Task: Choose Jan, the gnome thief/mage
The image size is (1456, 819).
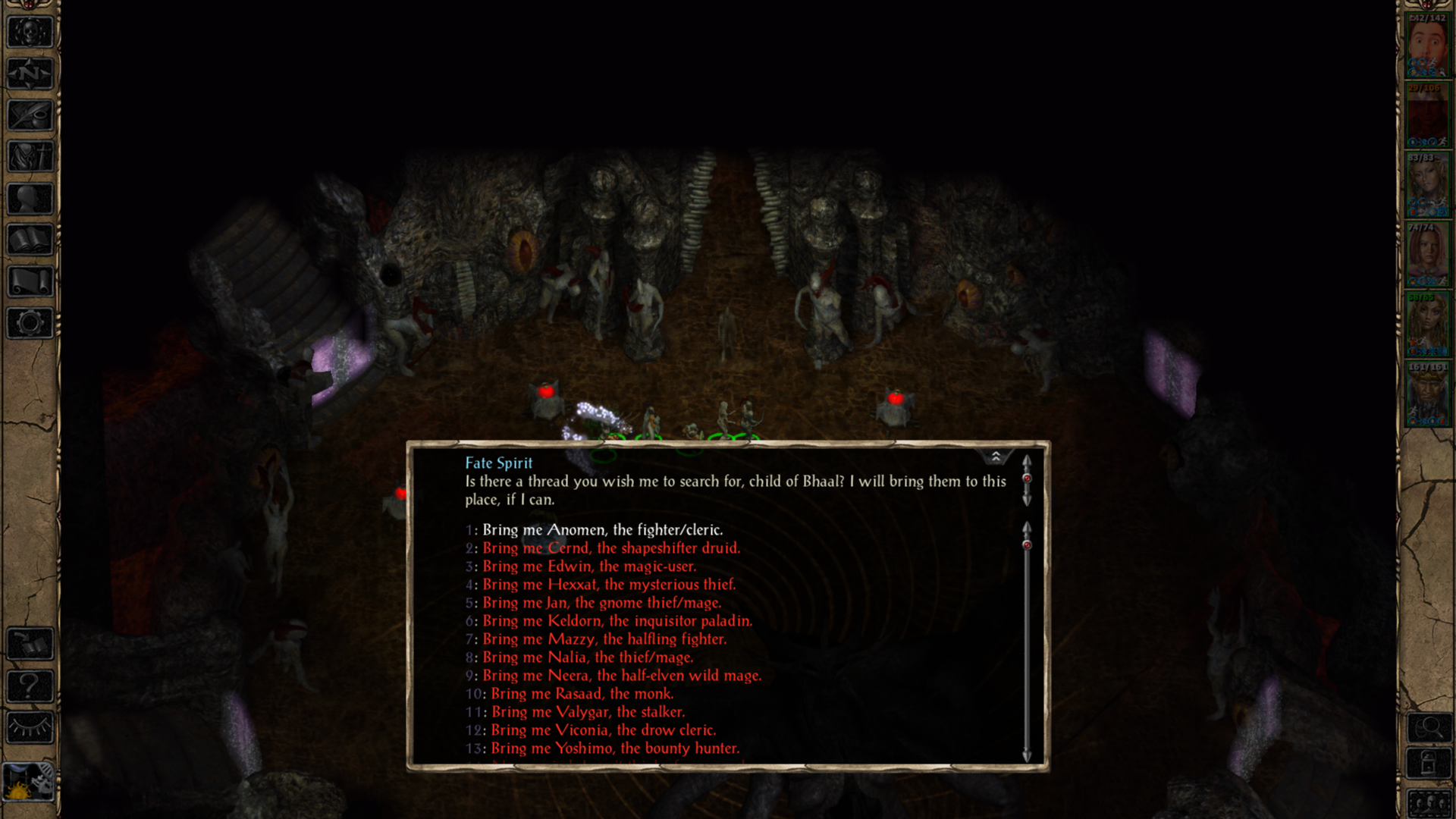Action: tap(601, 603)
